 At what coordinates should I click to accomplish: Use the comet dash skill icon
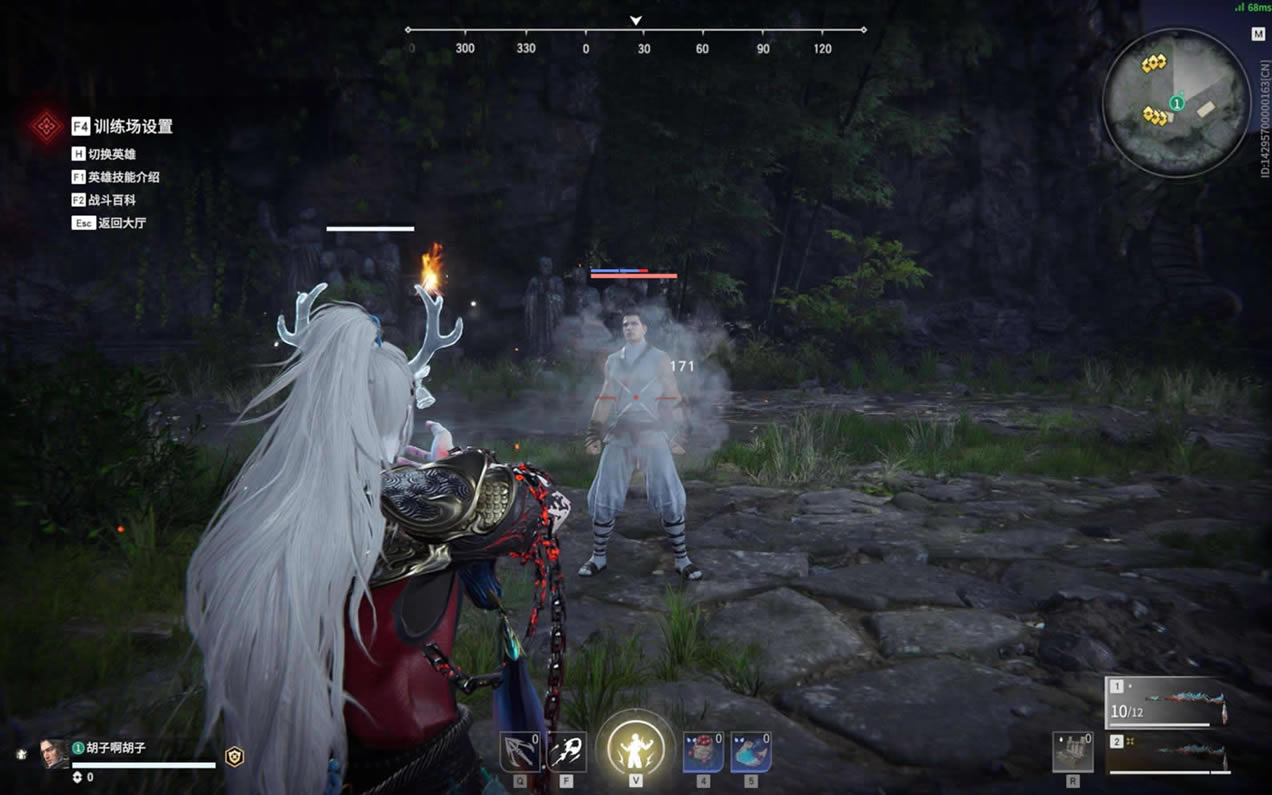tap(567, 752)
